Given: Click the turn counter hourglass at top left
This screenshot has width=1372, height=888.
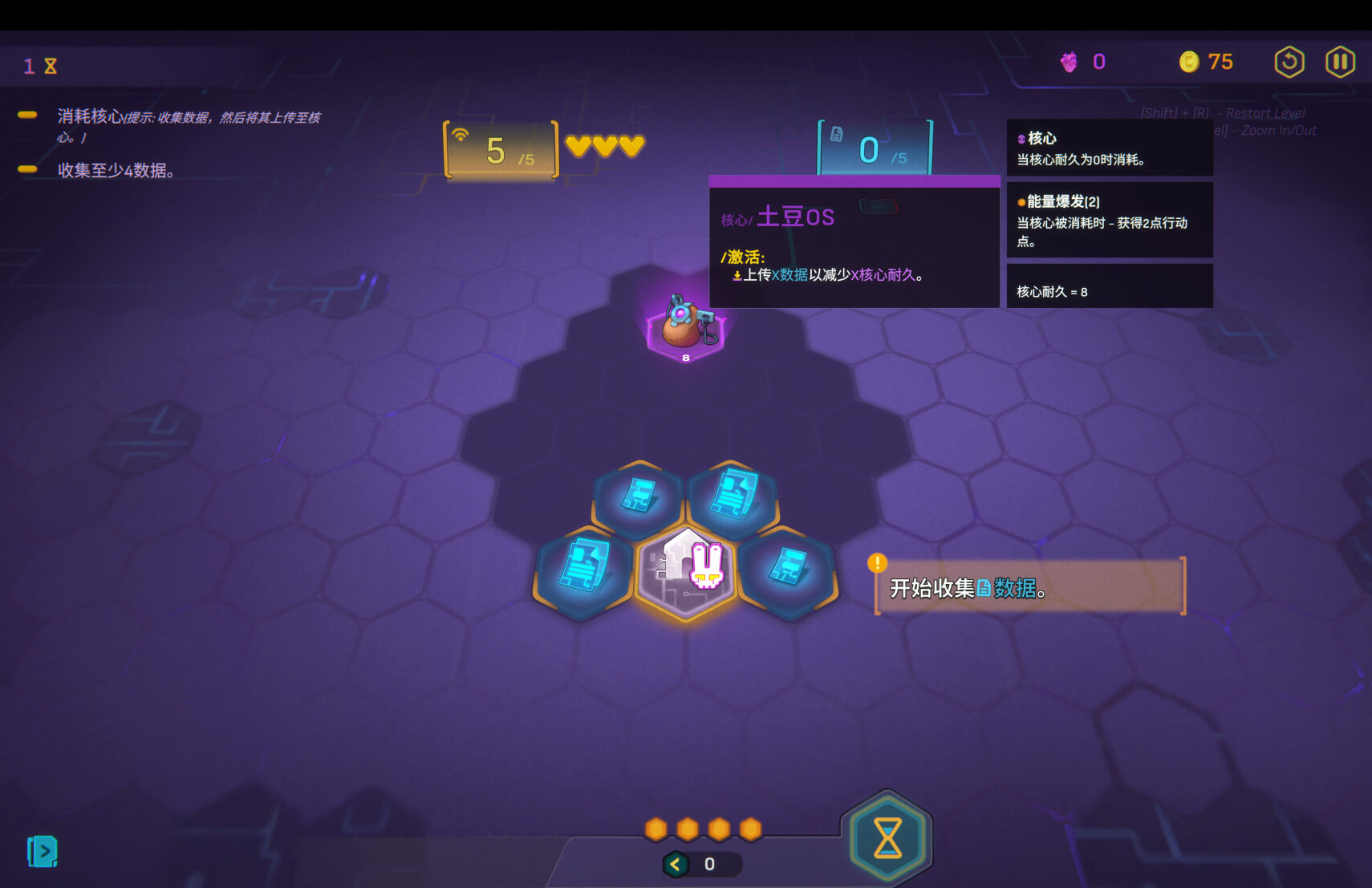Looking at the screenshot, I should [38, 65].
